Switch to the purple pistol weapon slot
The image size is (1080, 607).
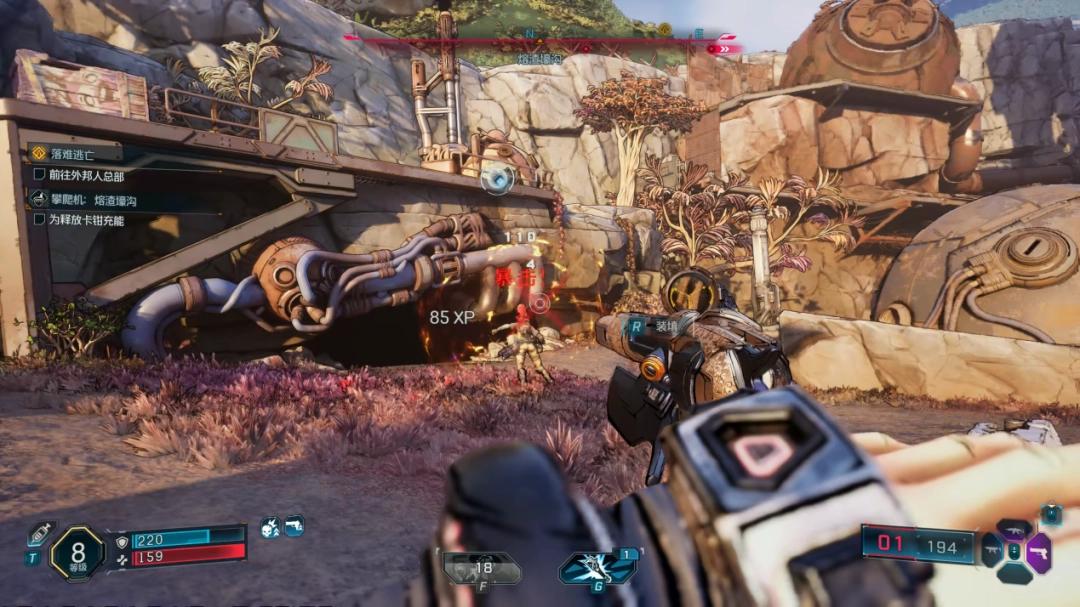[1039, 552]
